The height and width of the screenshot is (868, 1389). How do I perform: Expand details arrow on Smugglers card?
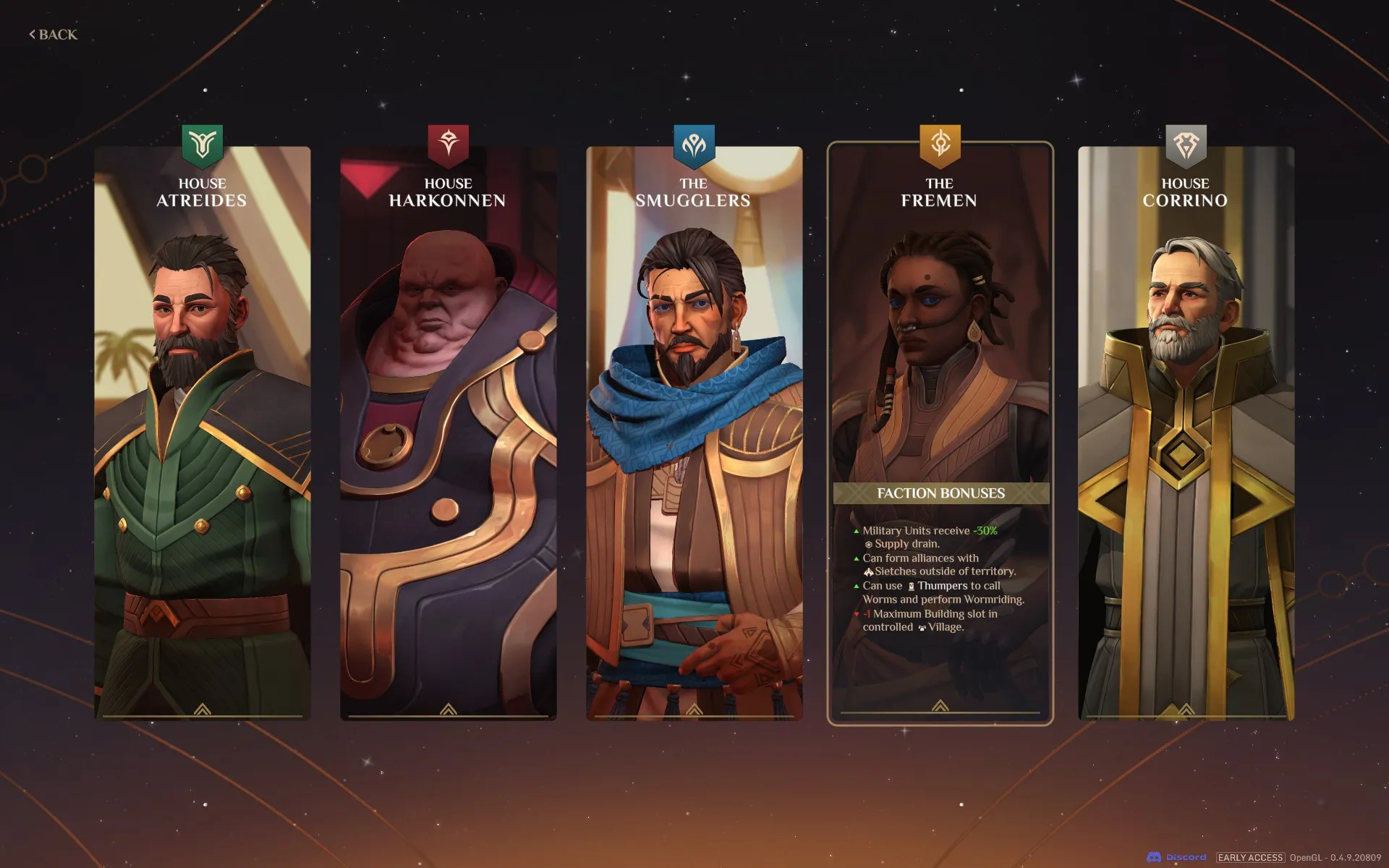pos(694,710)
